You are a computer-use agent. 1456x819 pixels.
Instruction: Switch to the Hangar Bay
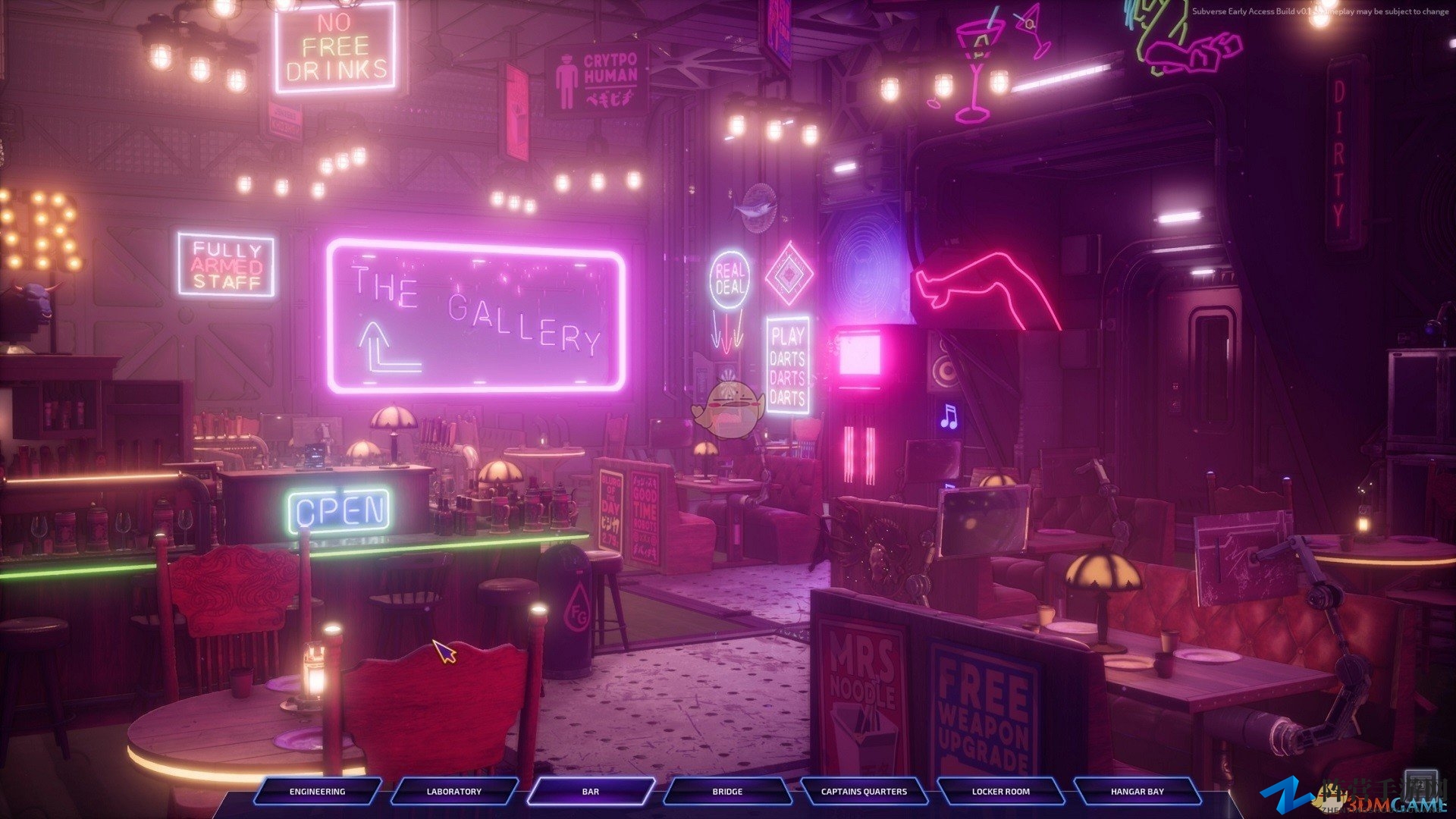[1137, 791]
